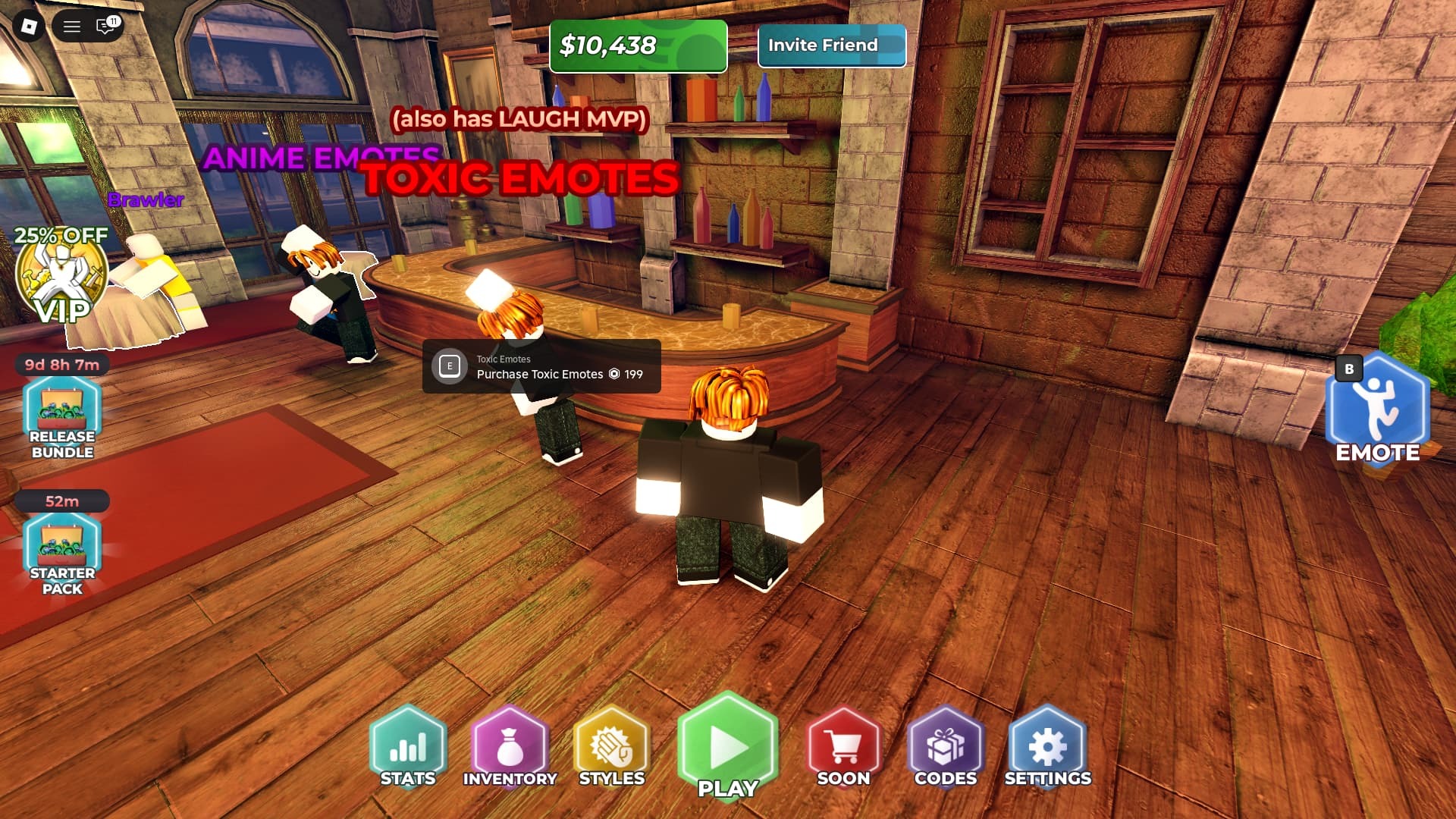Open the Settings menu
Image resolution: width=1456 pixels, height=819 pixels.
[1047, 747]
